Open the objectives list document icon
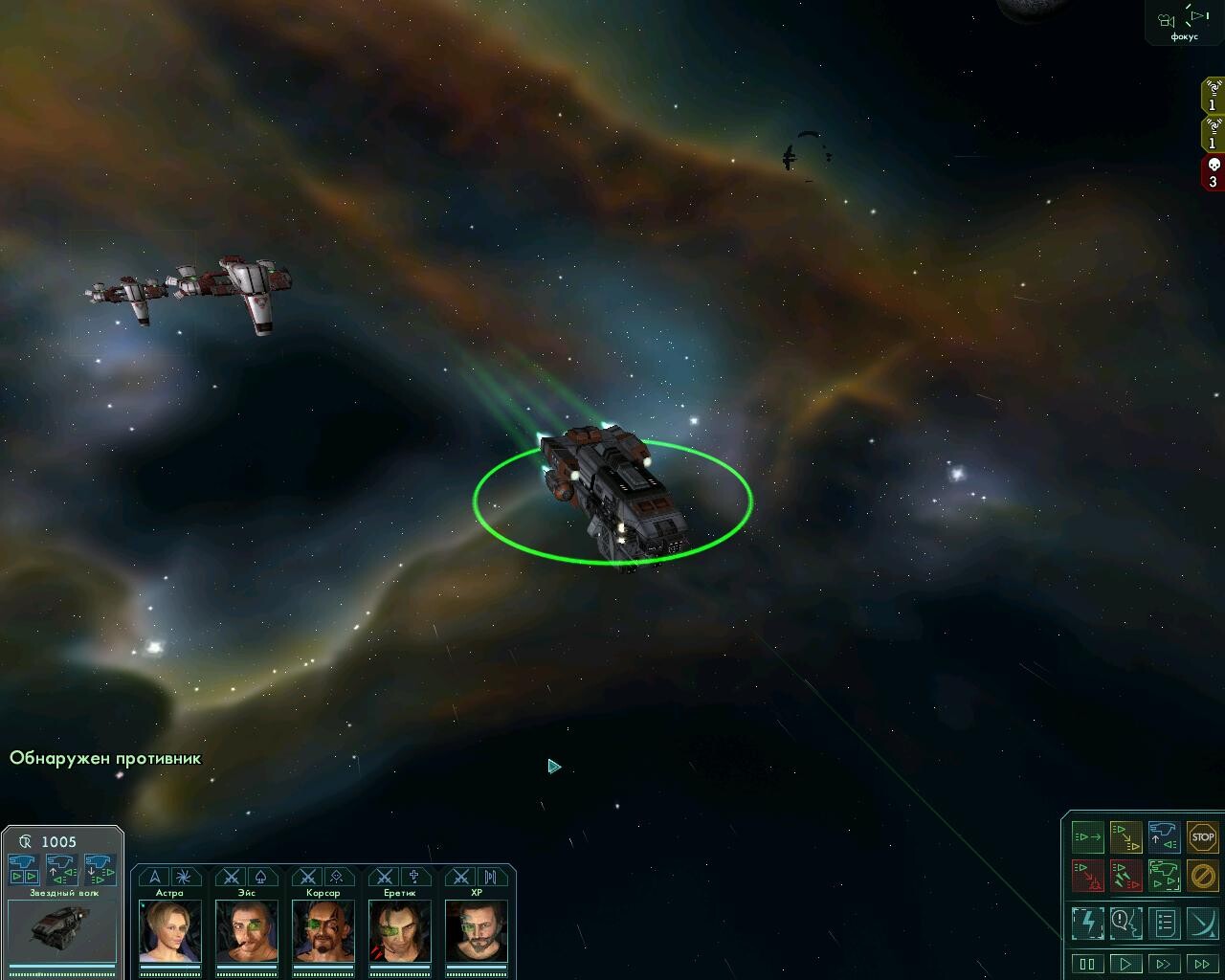 (x=1164, y=924)
